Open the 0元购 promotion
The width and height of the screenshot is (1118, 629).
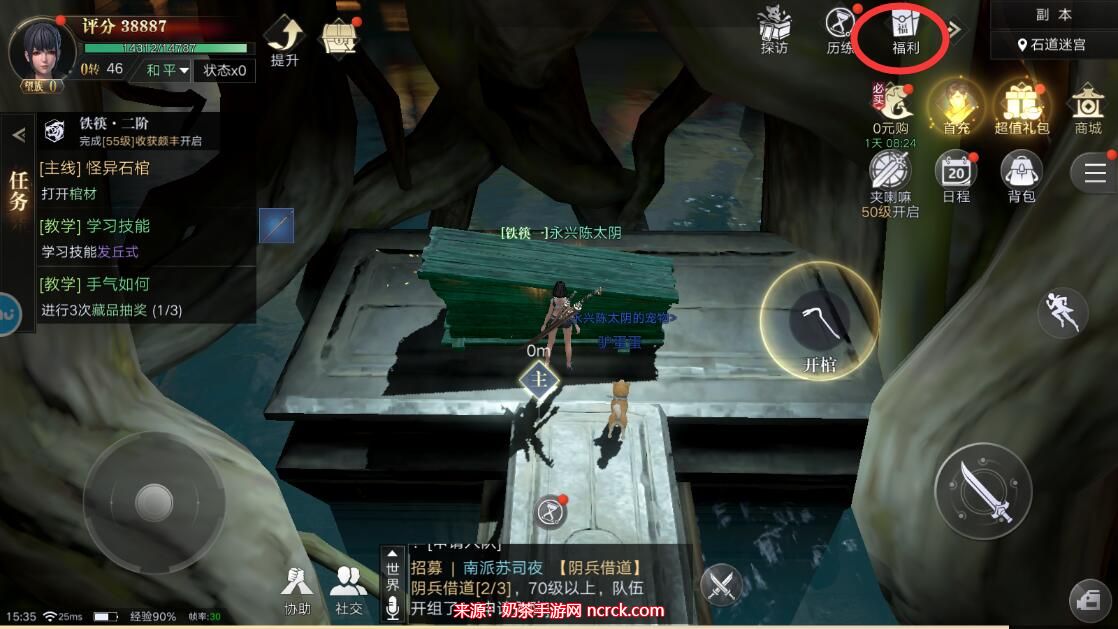pos(890,107)
